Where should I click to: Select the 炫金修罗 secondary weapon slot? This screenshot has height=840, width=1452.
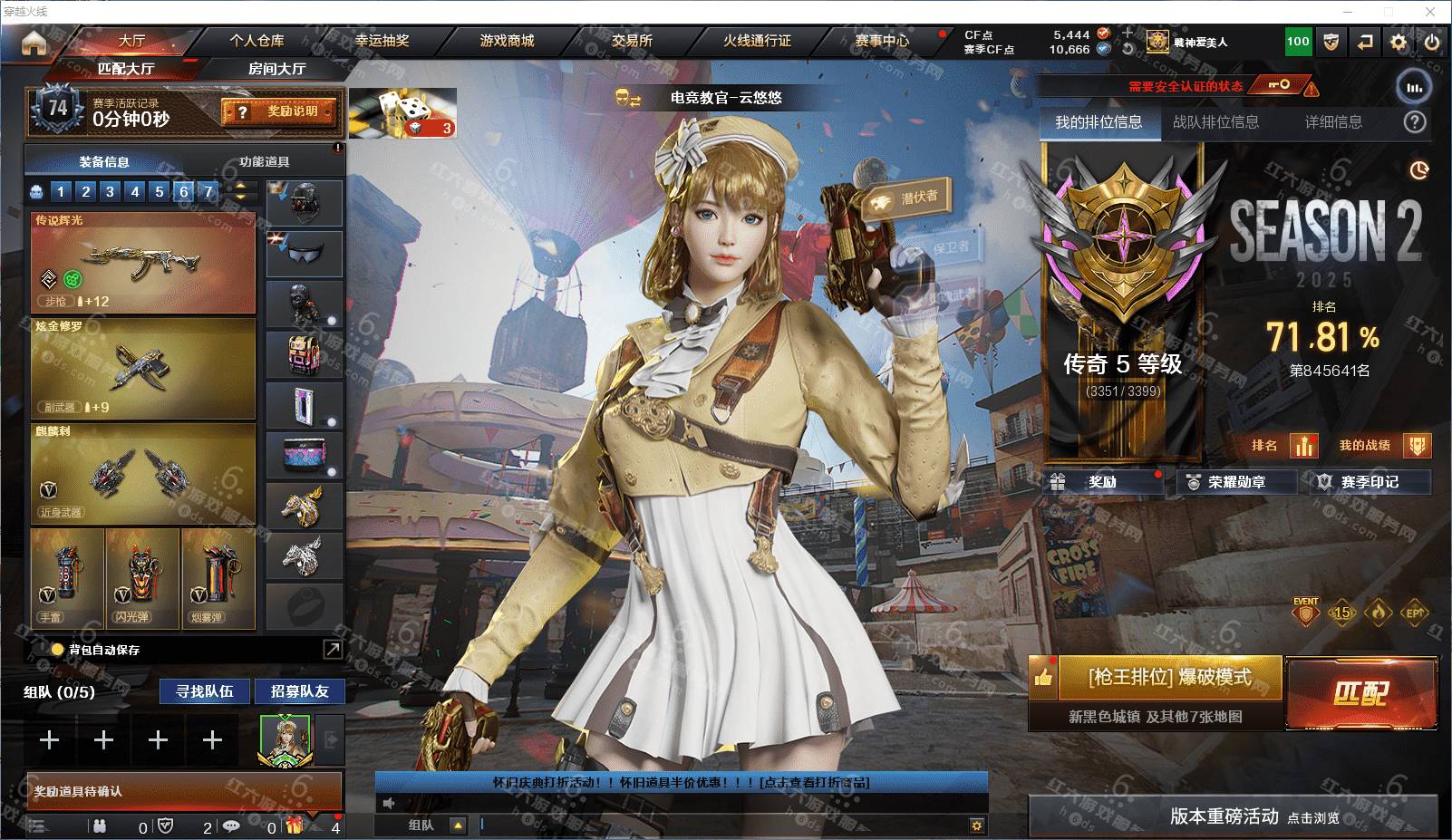point(143,368)
